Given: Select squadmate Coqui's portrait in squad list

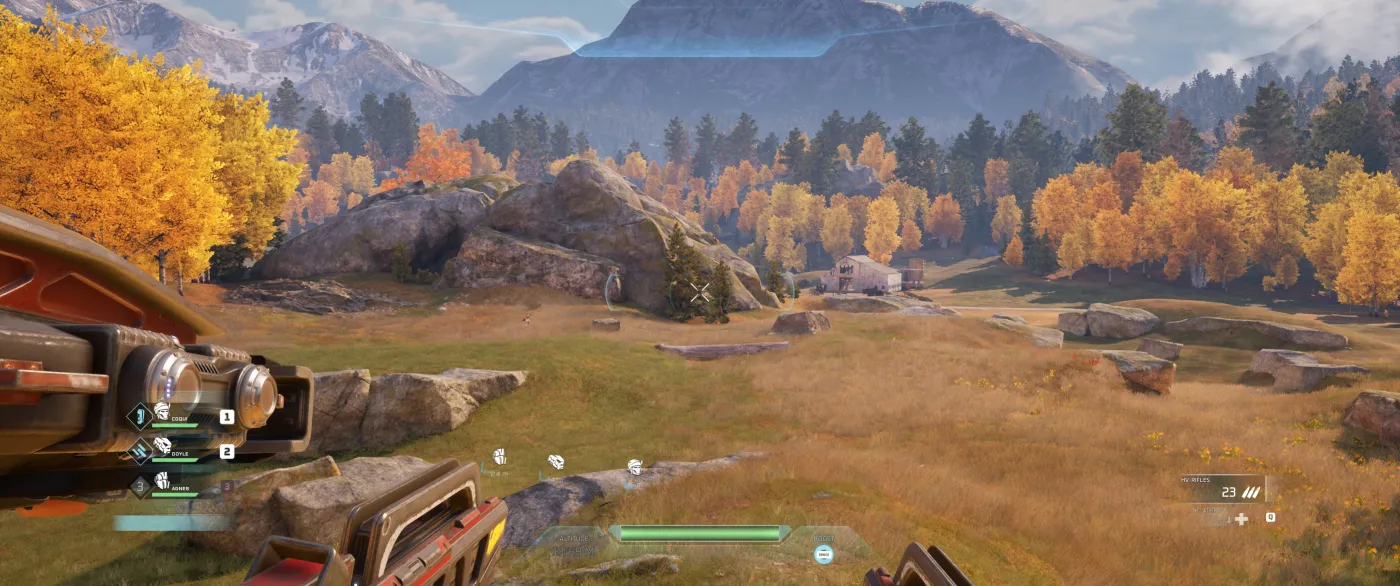Looking at the screenshot, I should tap(161, 411).
